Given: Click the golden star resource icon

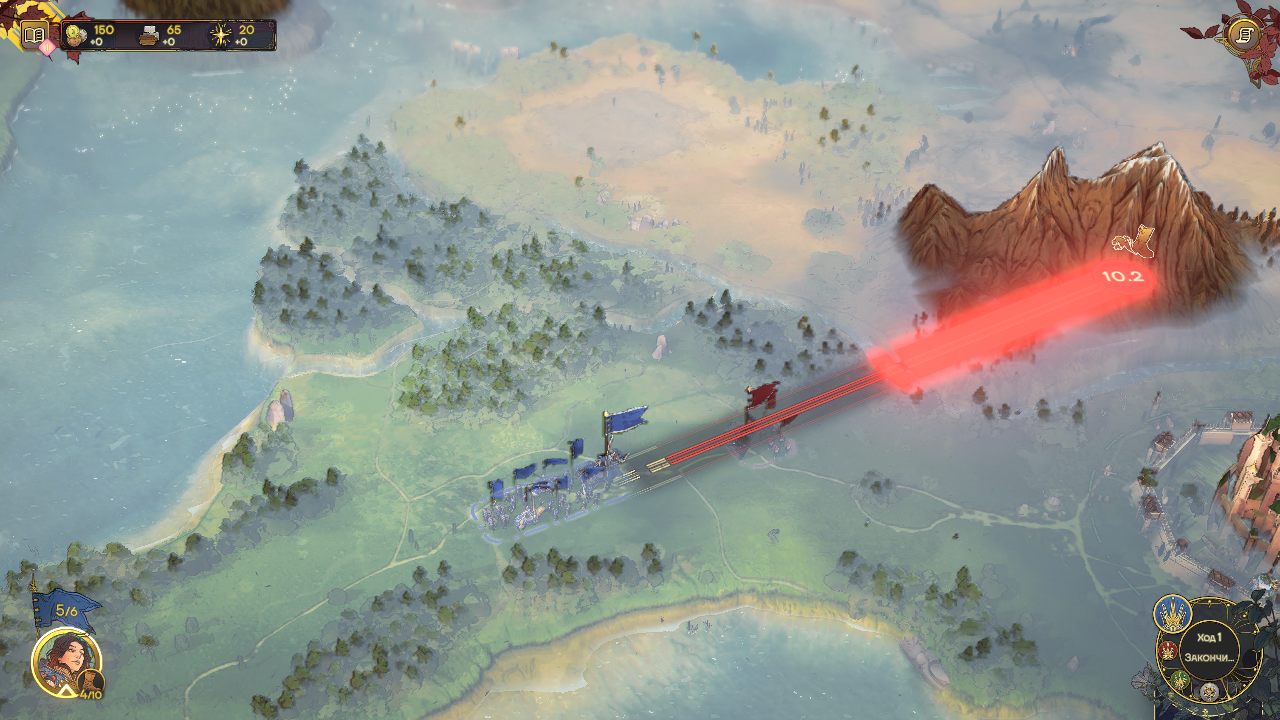Looking at the screenshot, I should [x=220, y=35].
